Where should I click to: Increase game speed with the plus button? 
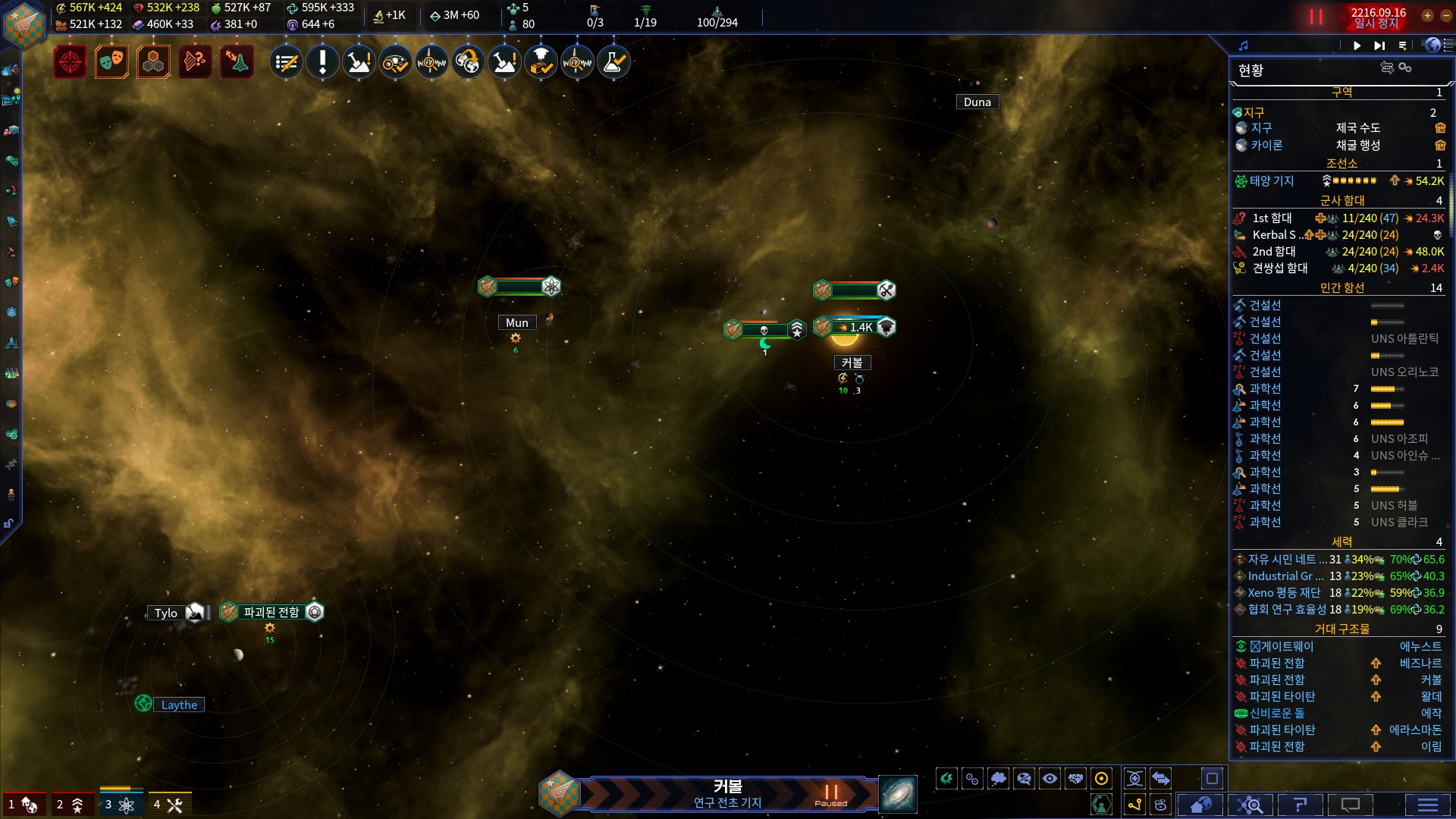point(1427,15)
